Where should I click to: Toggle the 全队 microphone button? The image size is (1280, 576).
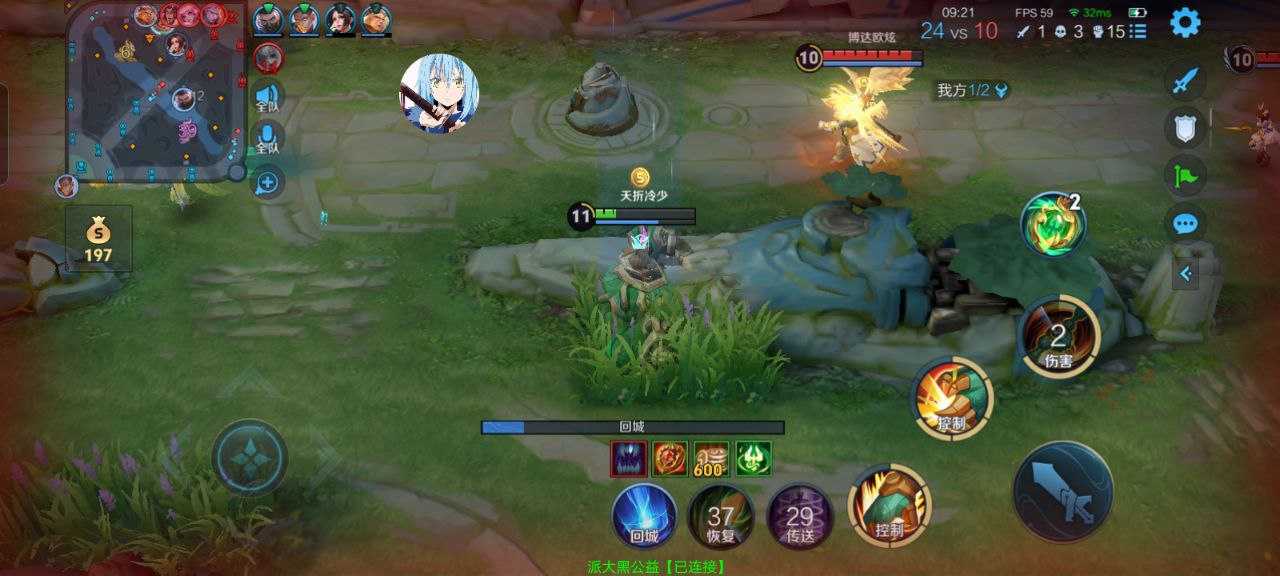267,138
